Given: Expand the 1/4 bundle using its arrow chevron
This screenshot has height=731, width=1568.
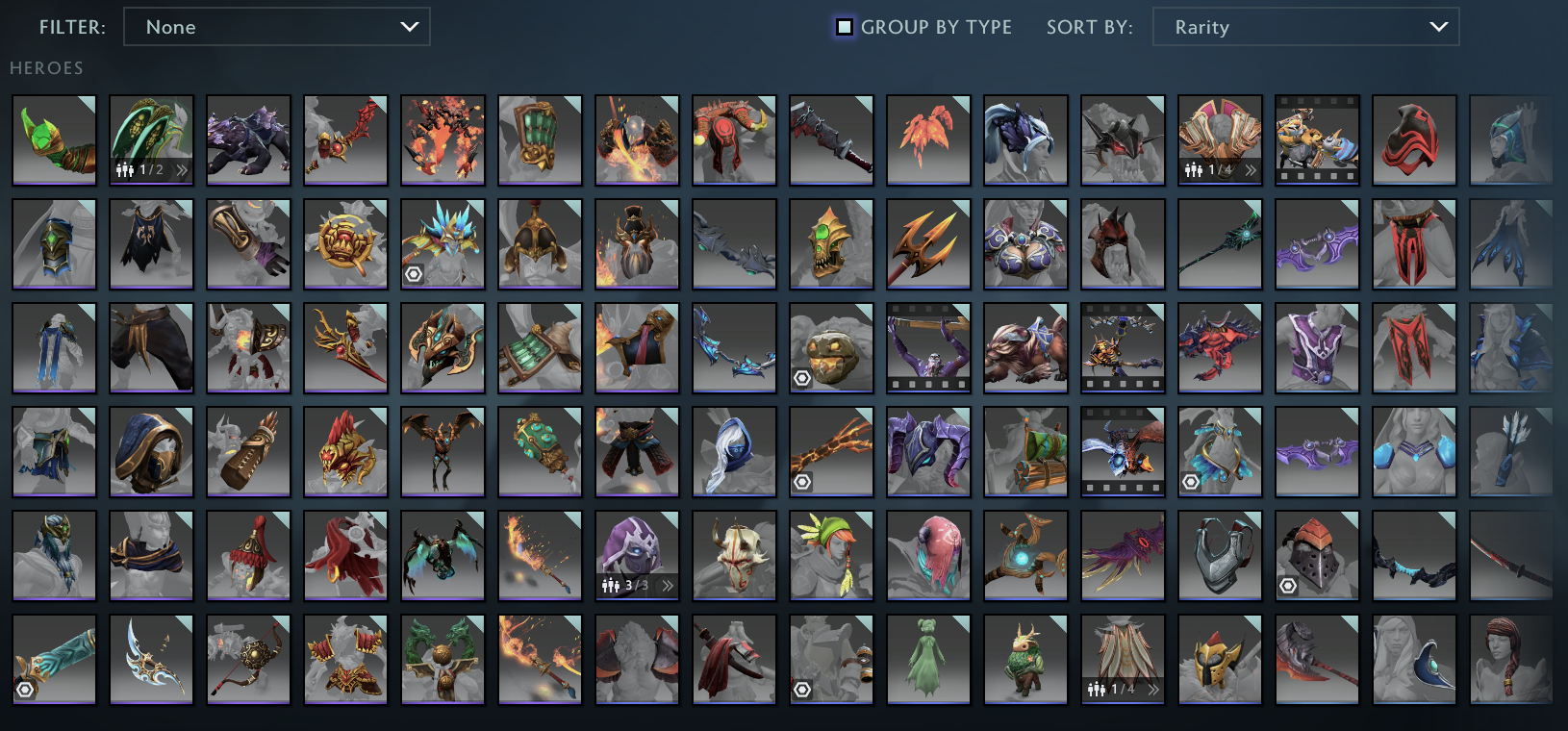Looking at the screenshot, I should [1249, 171].
